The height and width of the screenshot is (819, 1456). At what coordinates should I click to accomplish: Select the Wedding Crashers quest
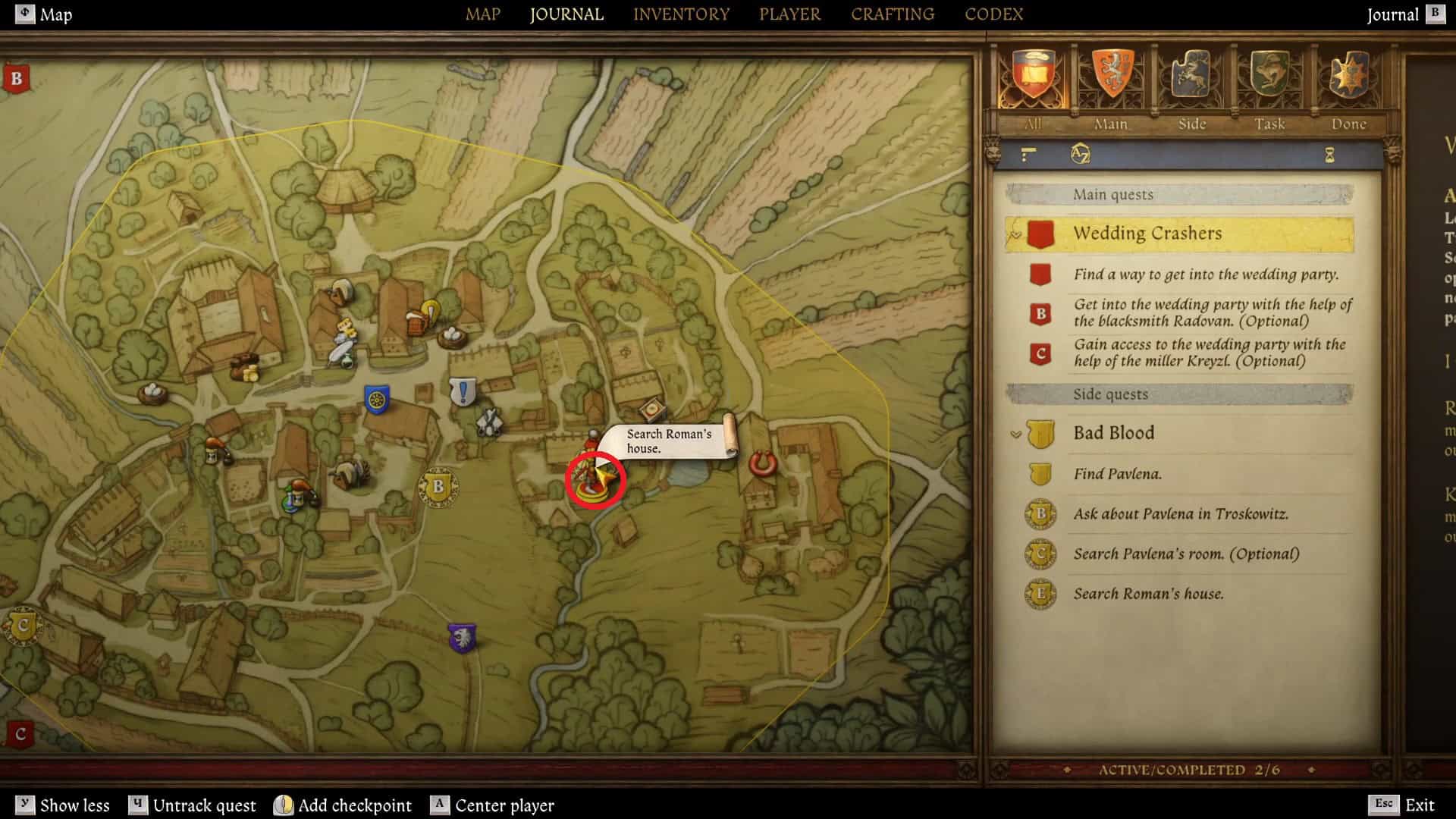click(x=1147, y=234)
